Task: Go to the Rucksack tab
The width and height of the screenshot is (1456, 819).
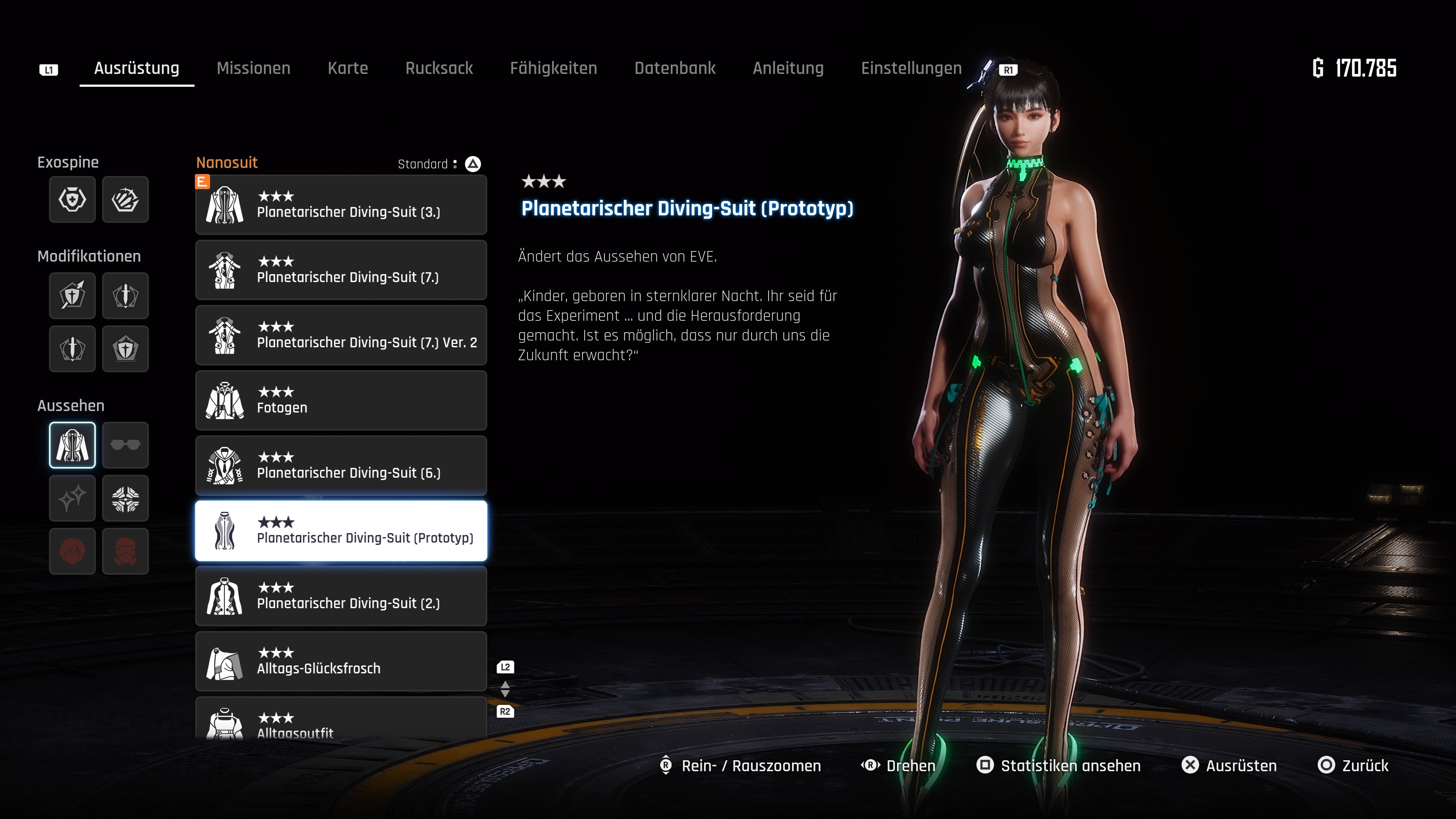Action: pos(439,68)
